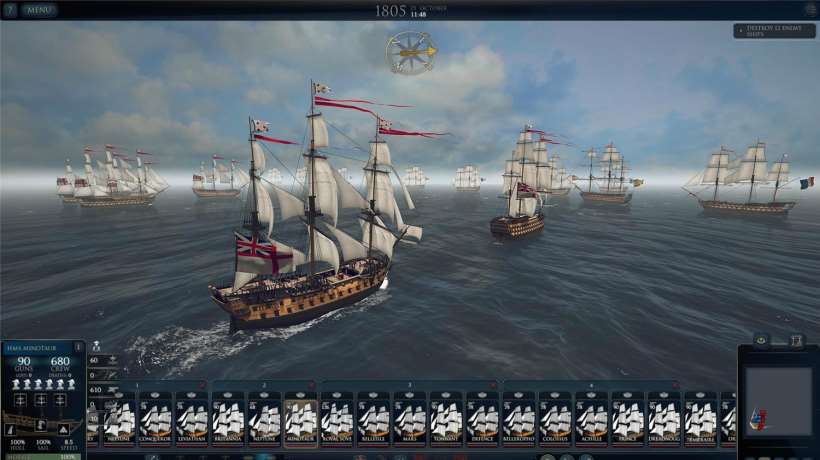Viewport: 820px width, 460px height.
Task: Choose the Achille ship card
Action: pos(591,418)
